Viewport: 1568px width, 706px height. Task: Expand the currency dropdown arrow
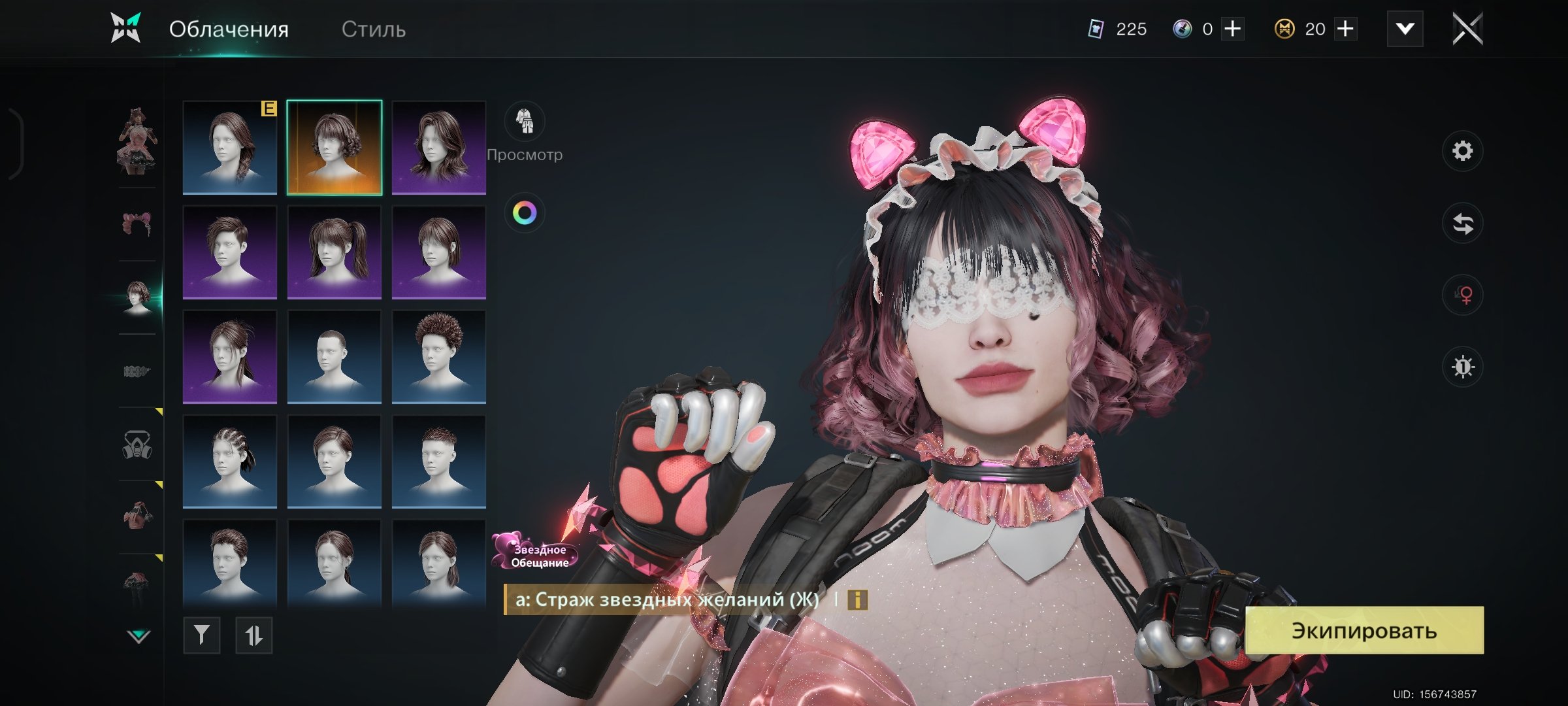click(x=1405, y=29)
